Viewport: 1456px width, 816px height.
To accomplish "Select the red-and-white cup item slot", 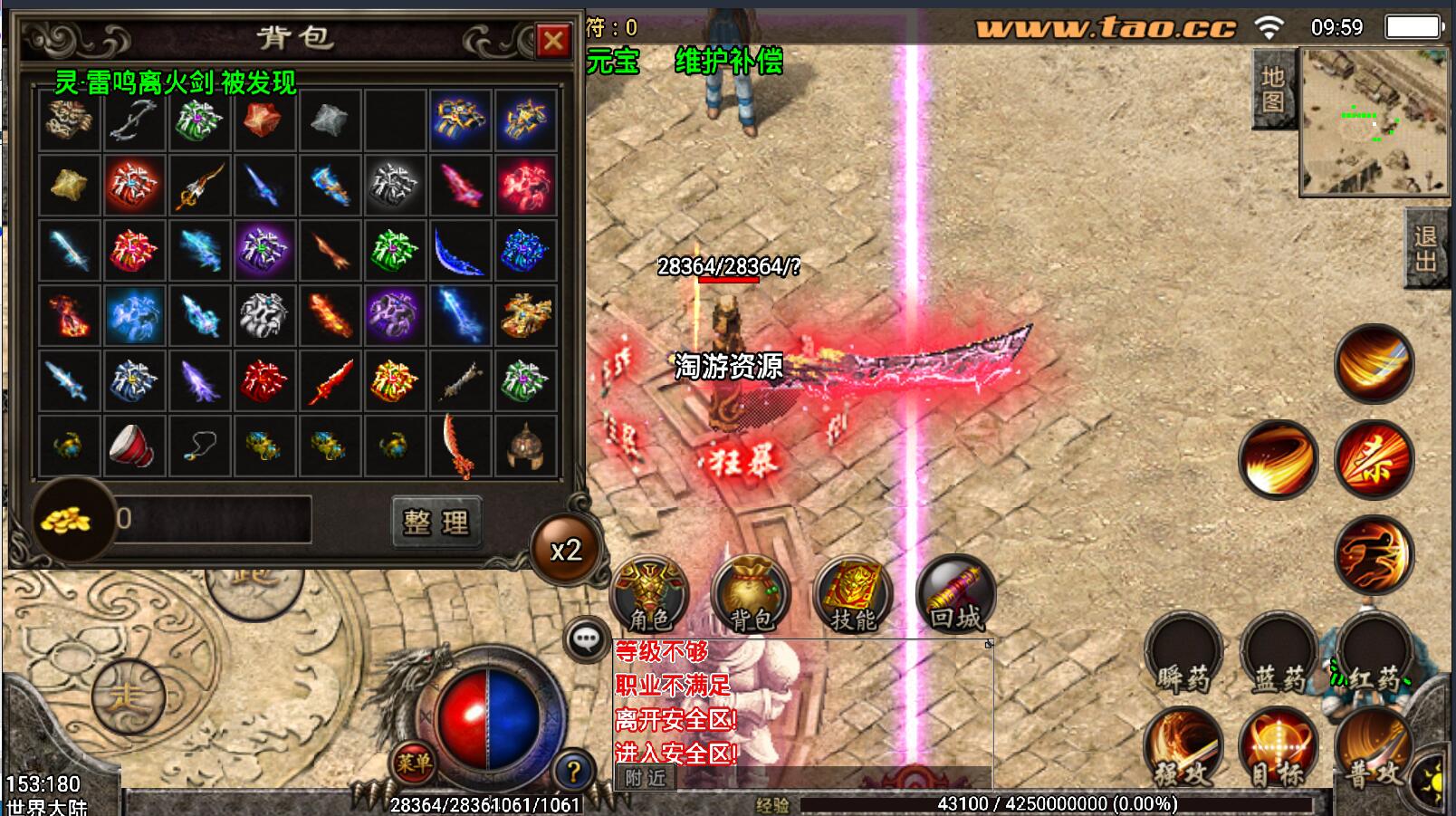I will click(x=134, y=446).
